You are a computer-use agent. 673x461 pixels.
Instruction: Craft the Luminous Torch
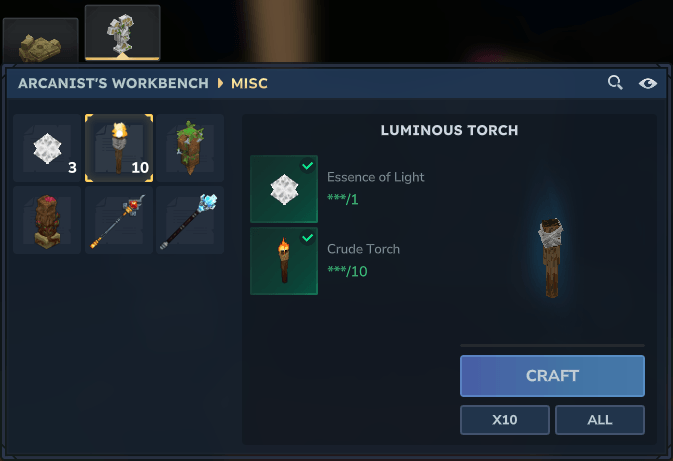[552, 376]
